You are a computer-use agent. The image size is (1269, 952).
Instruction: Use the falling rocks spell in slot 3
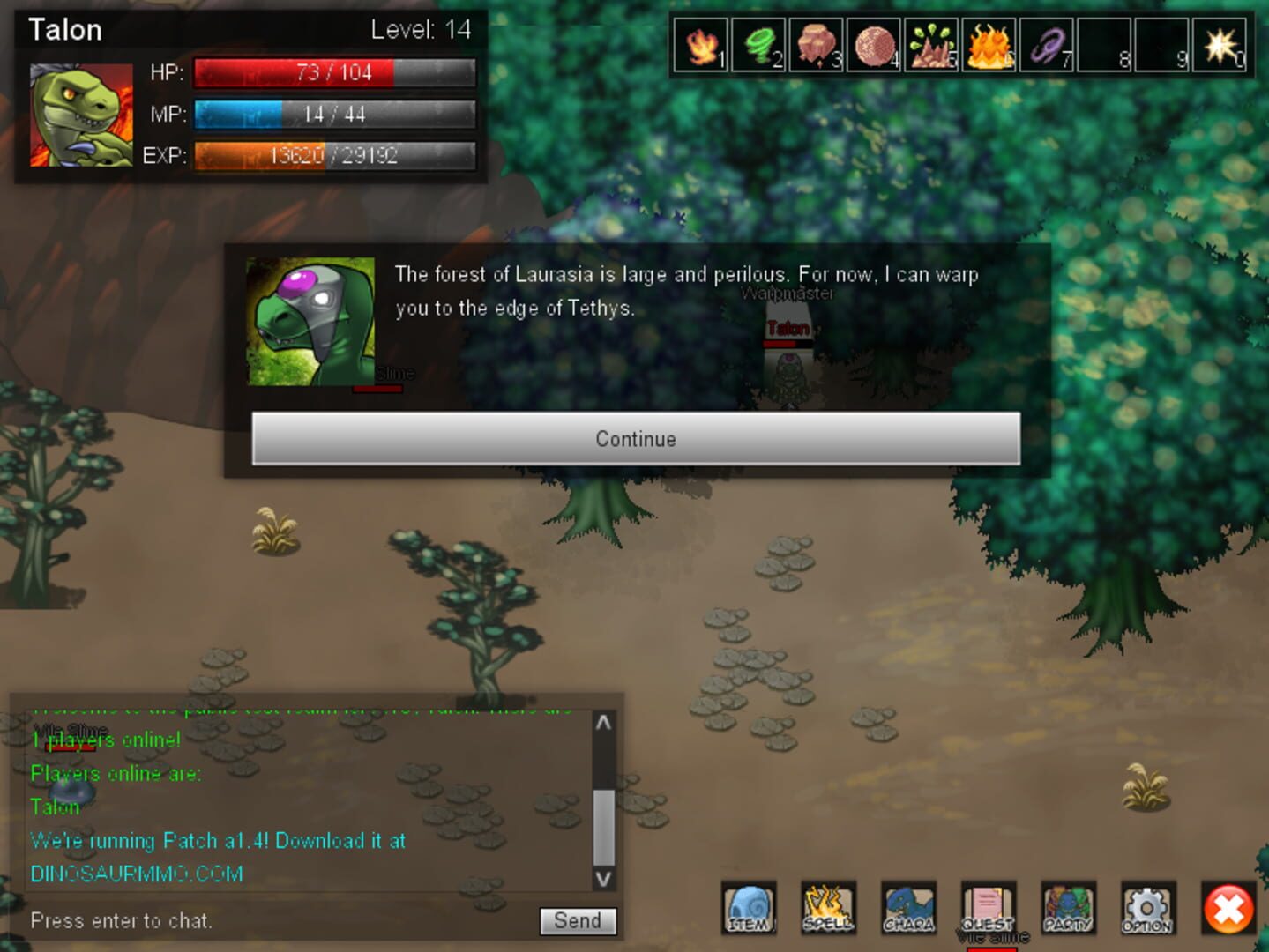[x=816, y=45]
